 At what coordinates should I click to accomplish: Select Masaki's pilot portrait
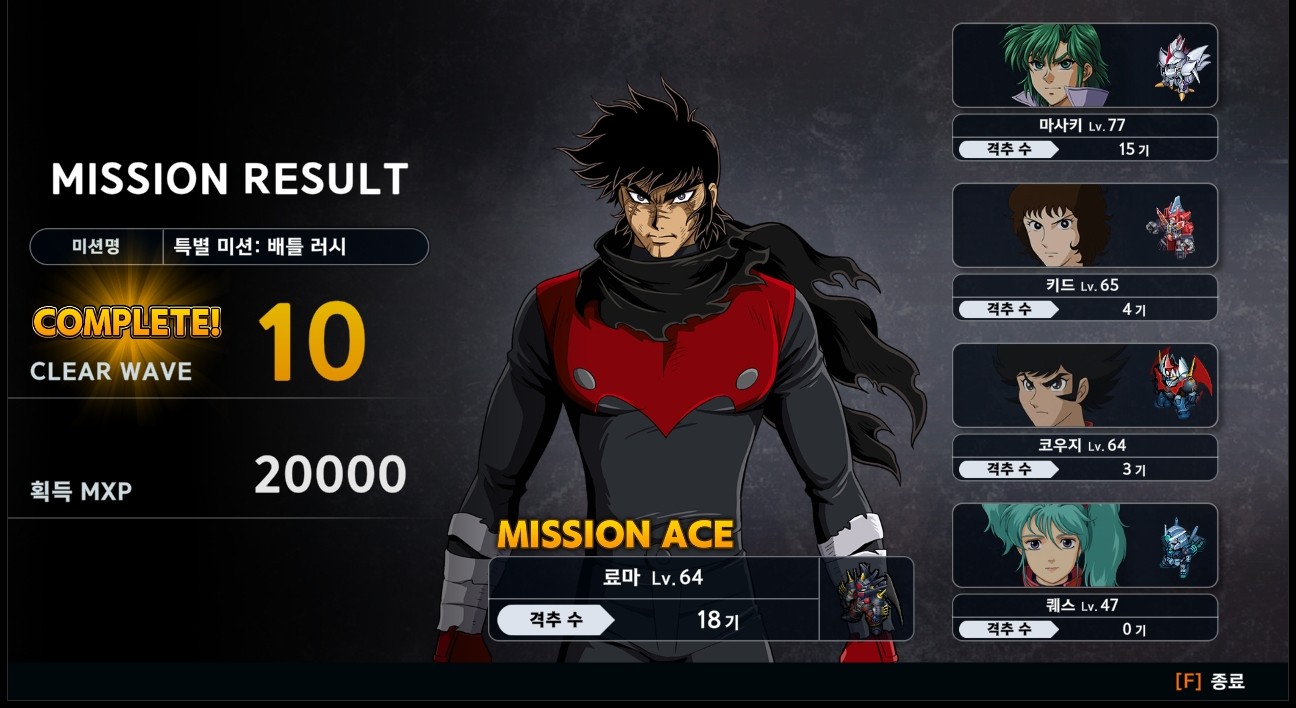coord(1057,65)
